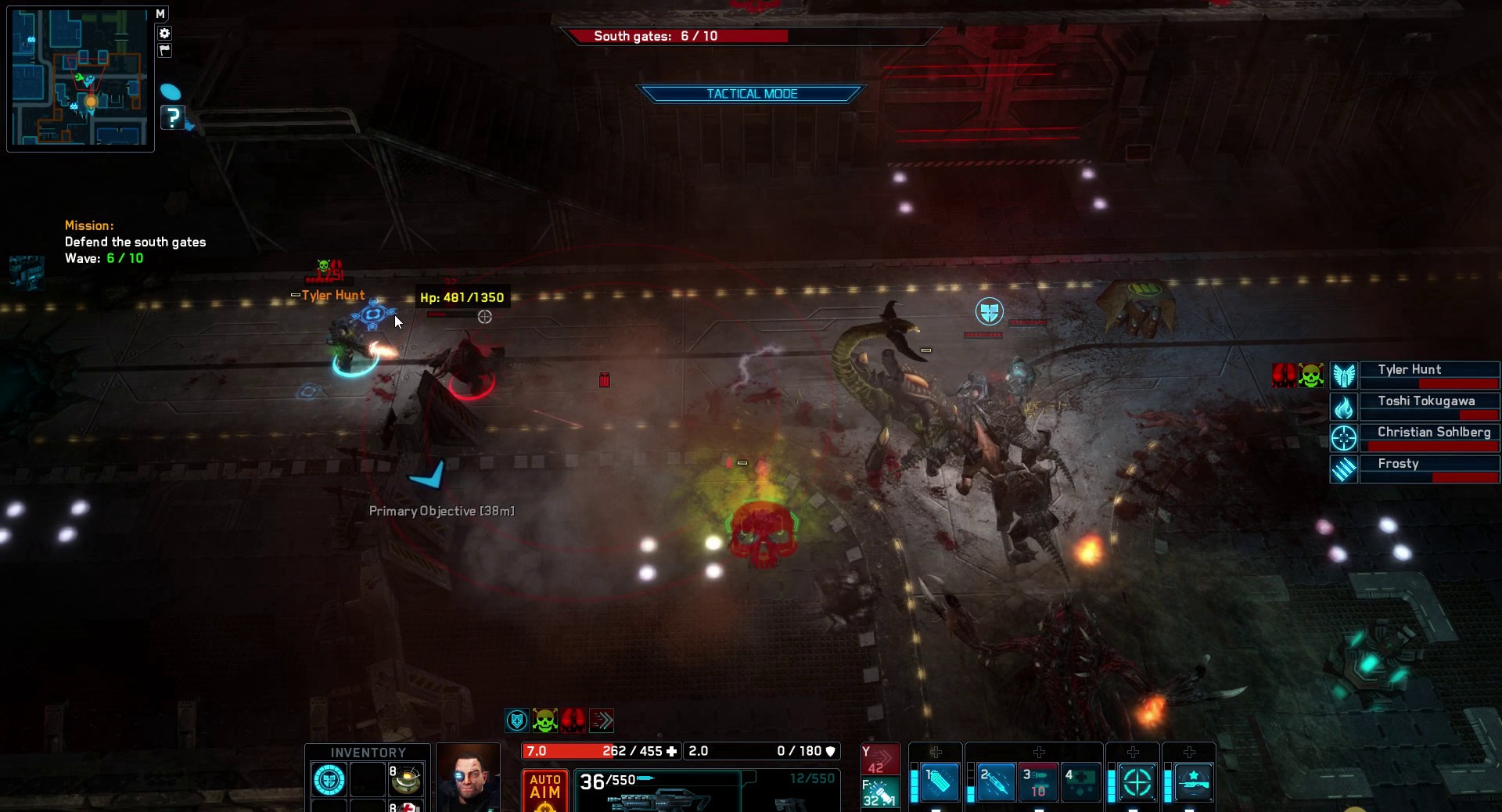
Task: Activate the crosshair targeting ability
Action: coord(1137,781)
